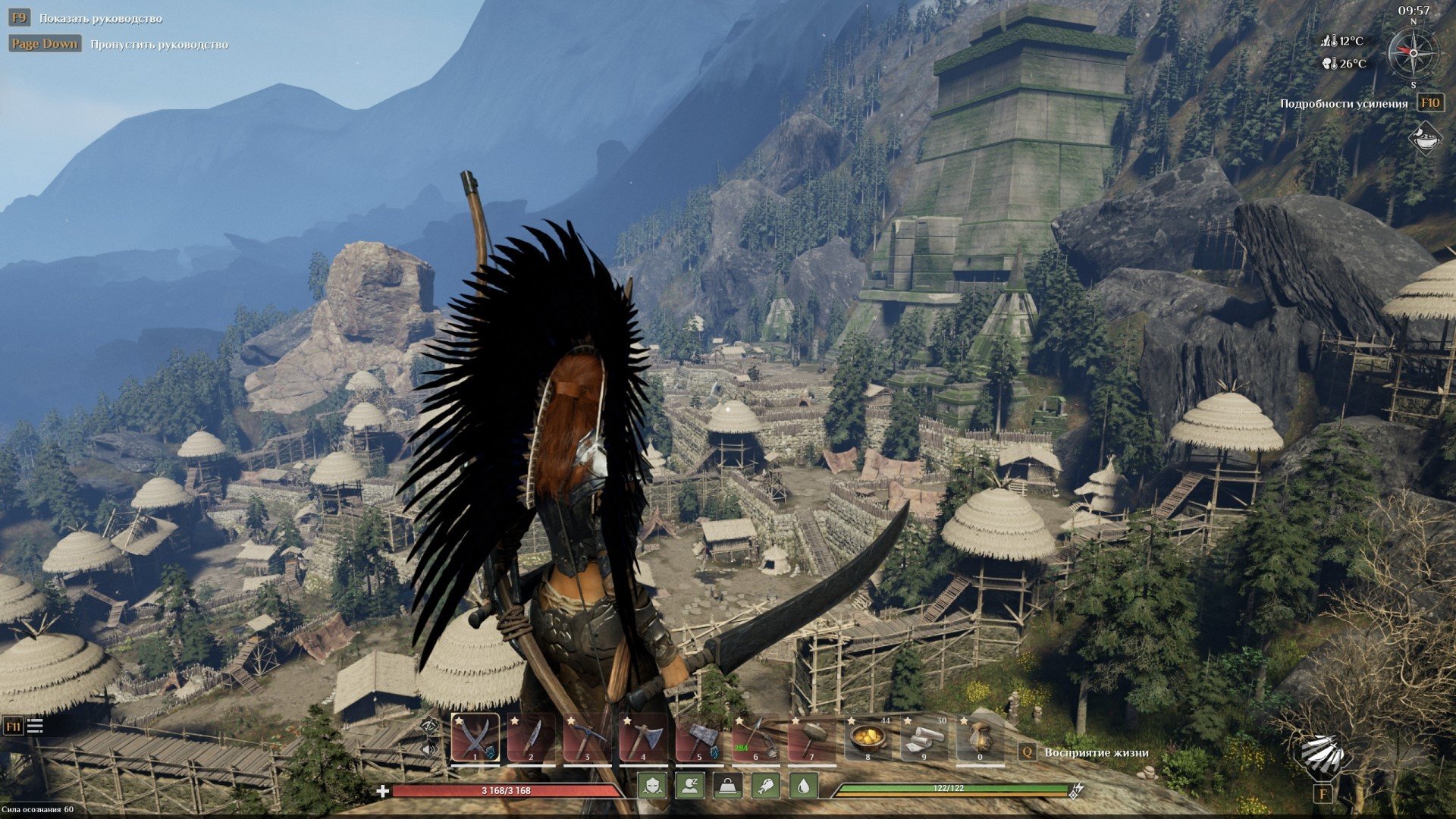Use the clay water jug slot
This screenshot has width=1456, height=819.
980,738
